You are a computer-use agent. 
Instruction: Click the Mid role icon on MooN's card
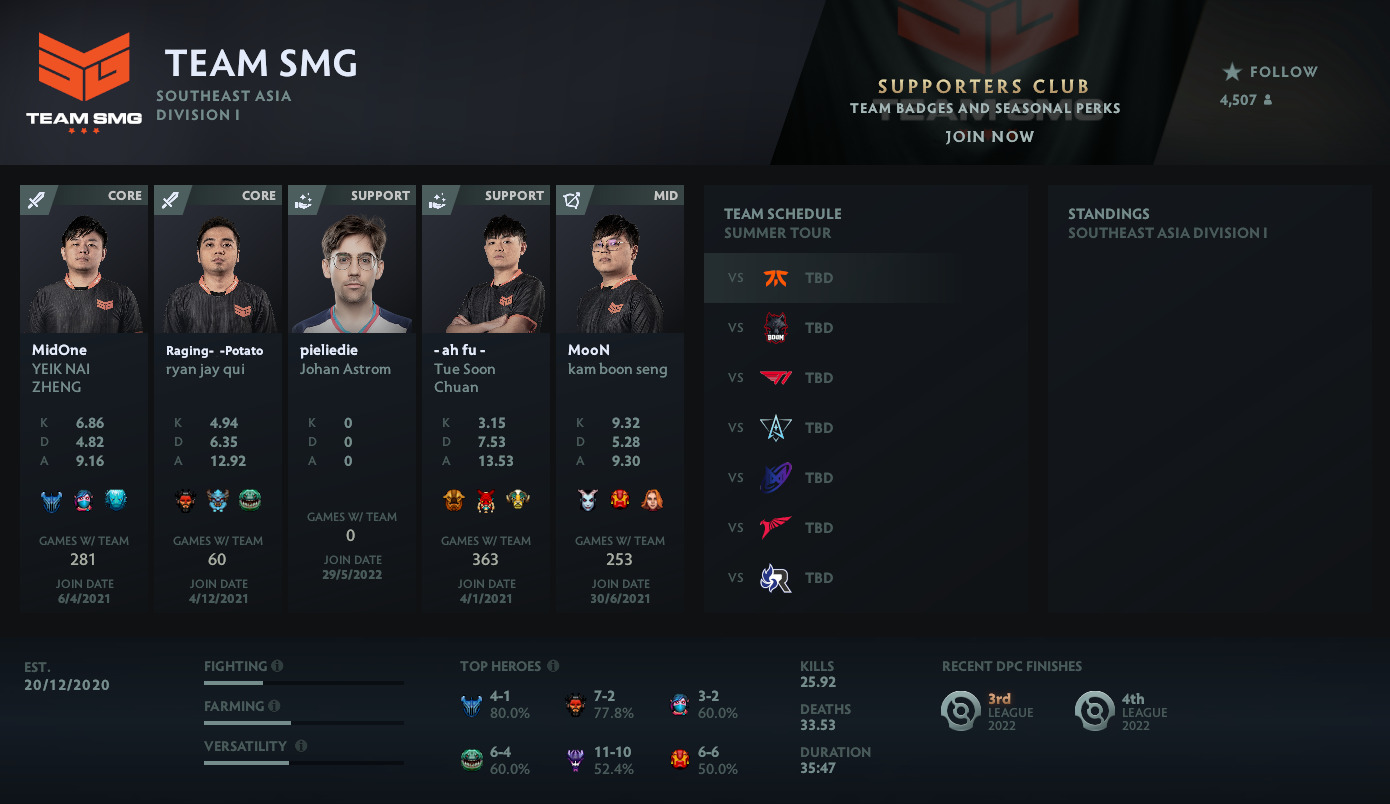pyautogui.click(x=573, y=198)
